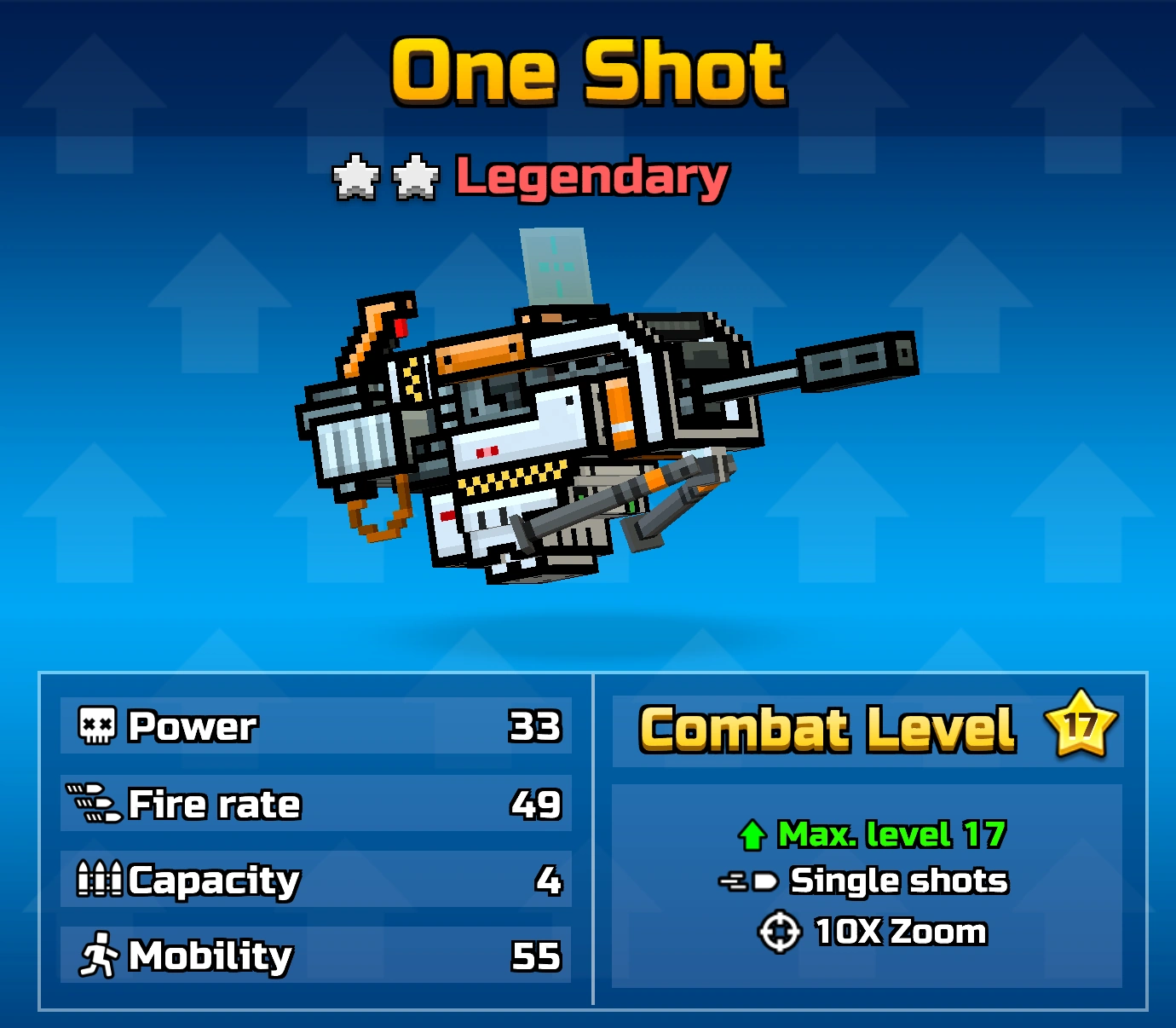Expand the Power stat row
Screen dimensions: 1176x1028
click(314, 725)
